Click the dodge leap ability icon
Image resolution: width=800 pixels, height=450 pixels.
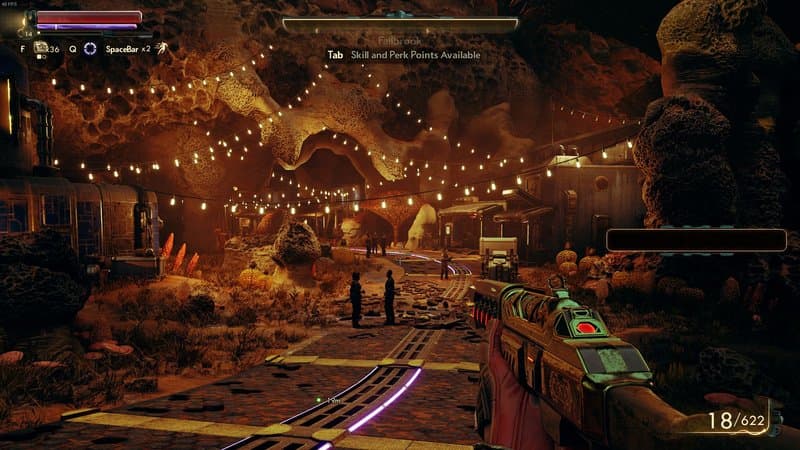click(162, 47)
